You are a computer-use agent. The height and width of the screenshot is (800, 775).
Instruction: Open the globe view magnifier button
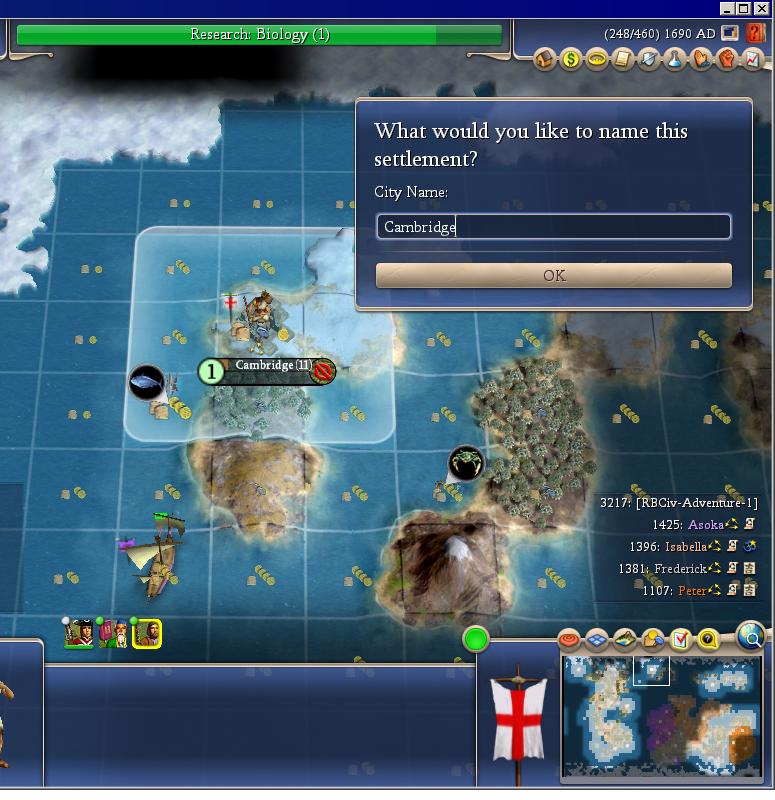751,634
